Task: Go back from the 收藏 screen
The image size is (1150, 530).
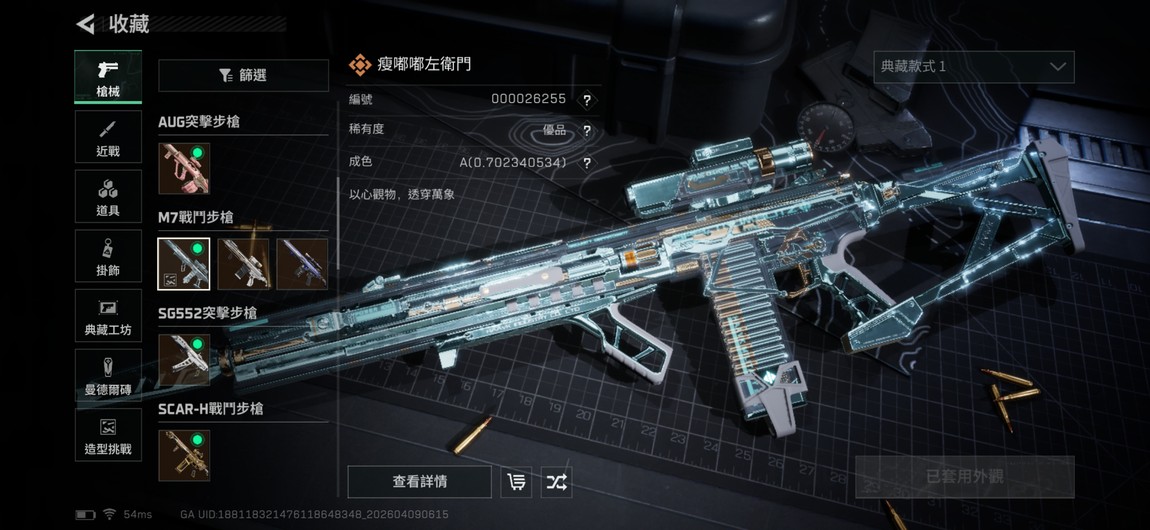Action: click(86, 23)
